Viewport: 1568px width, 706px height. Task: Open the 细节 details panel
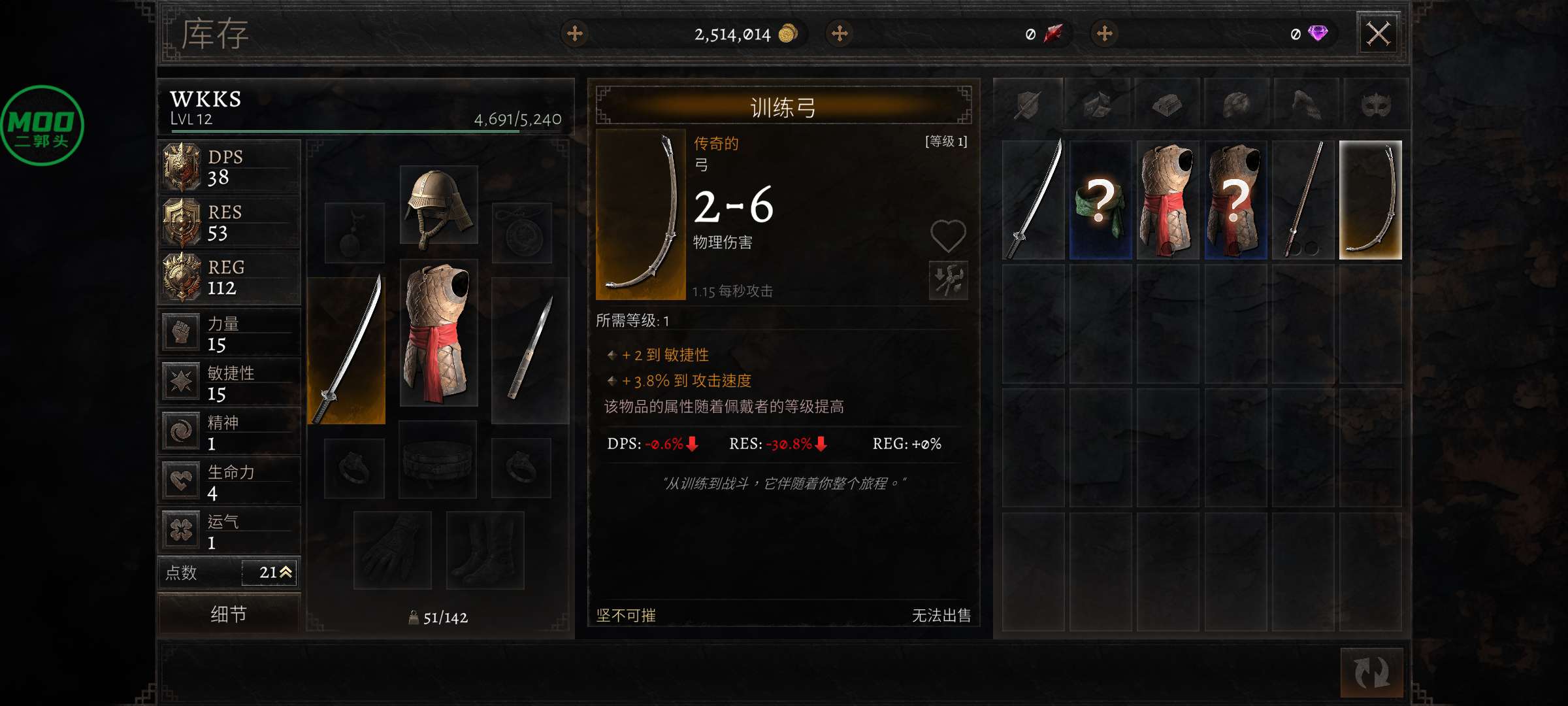pos(229,613)
